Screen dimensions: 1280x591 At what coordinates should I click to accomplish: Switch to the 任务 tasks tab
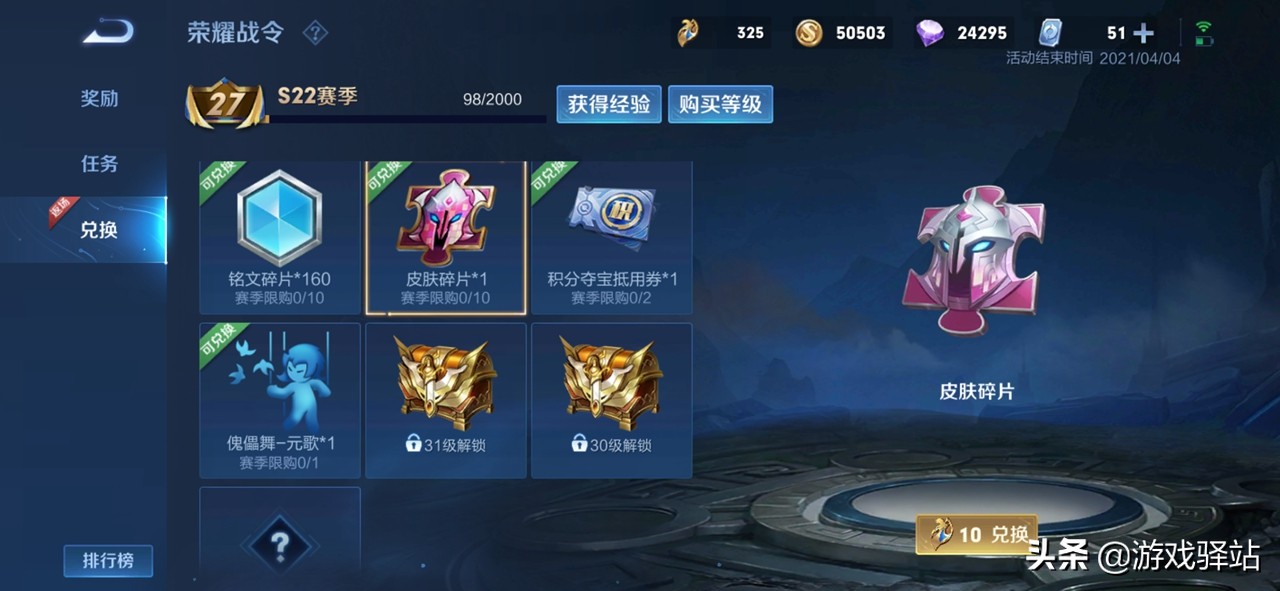point(99,164)
